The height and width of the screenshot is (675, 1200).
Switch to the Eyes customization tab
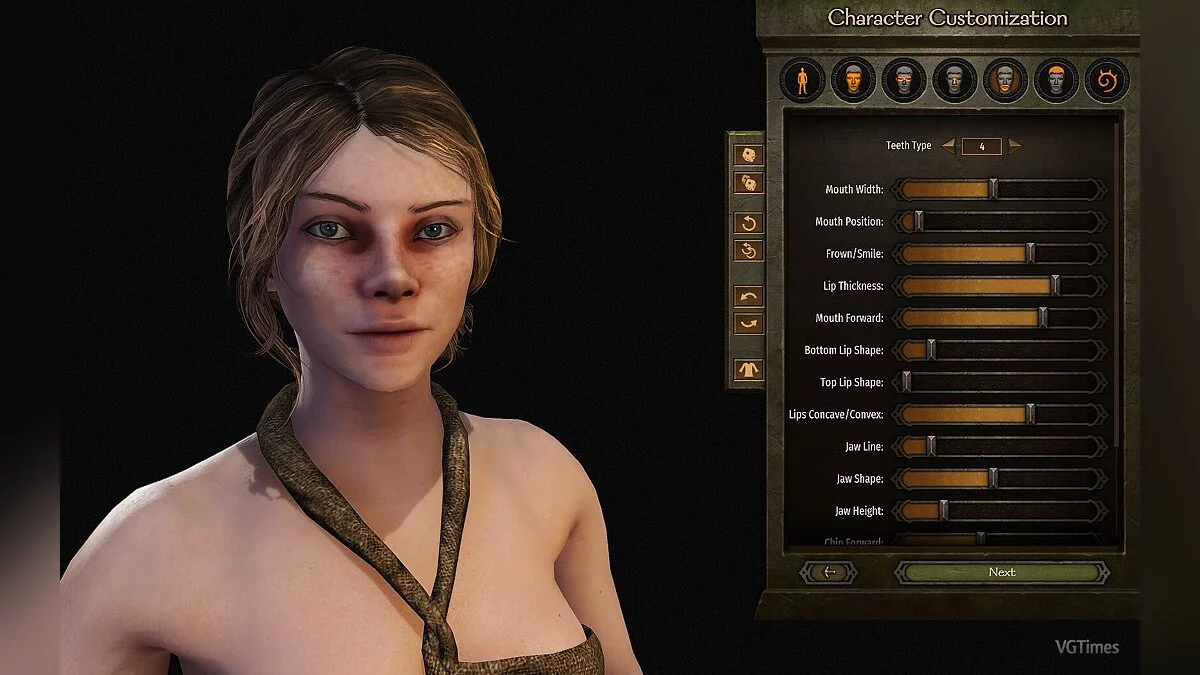point(904,81)
